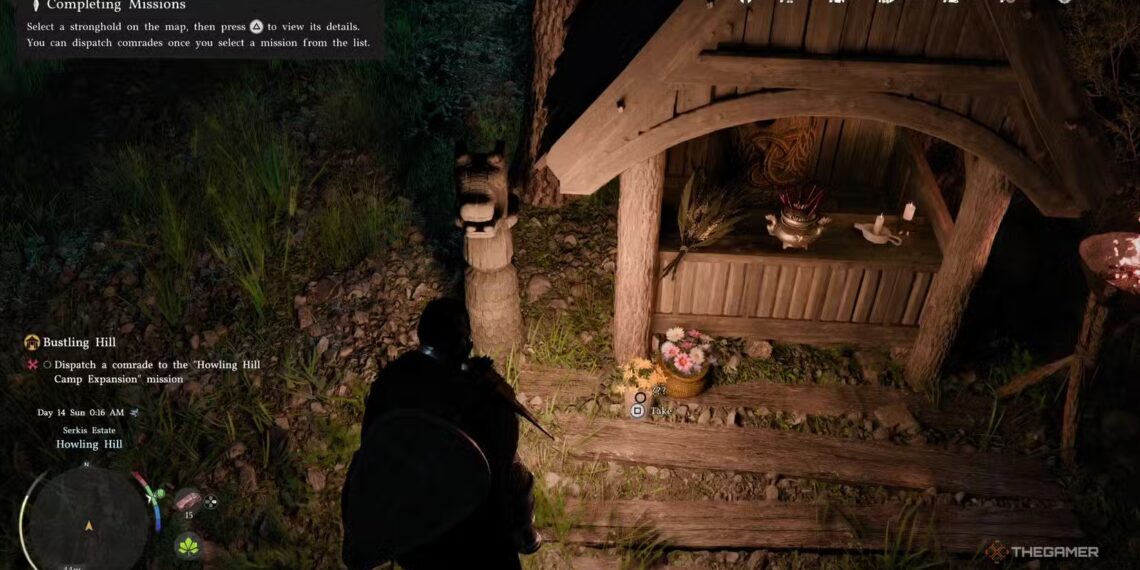Open the circular compass minimap
The width and height of the screenshot is (1140, 570).
point(88,518)
